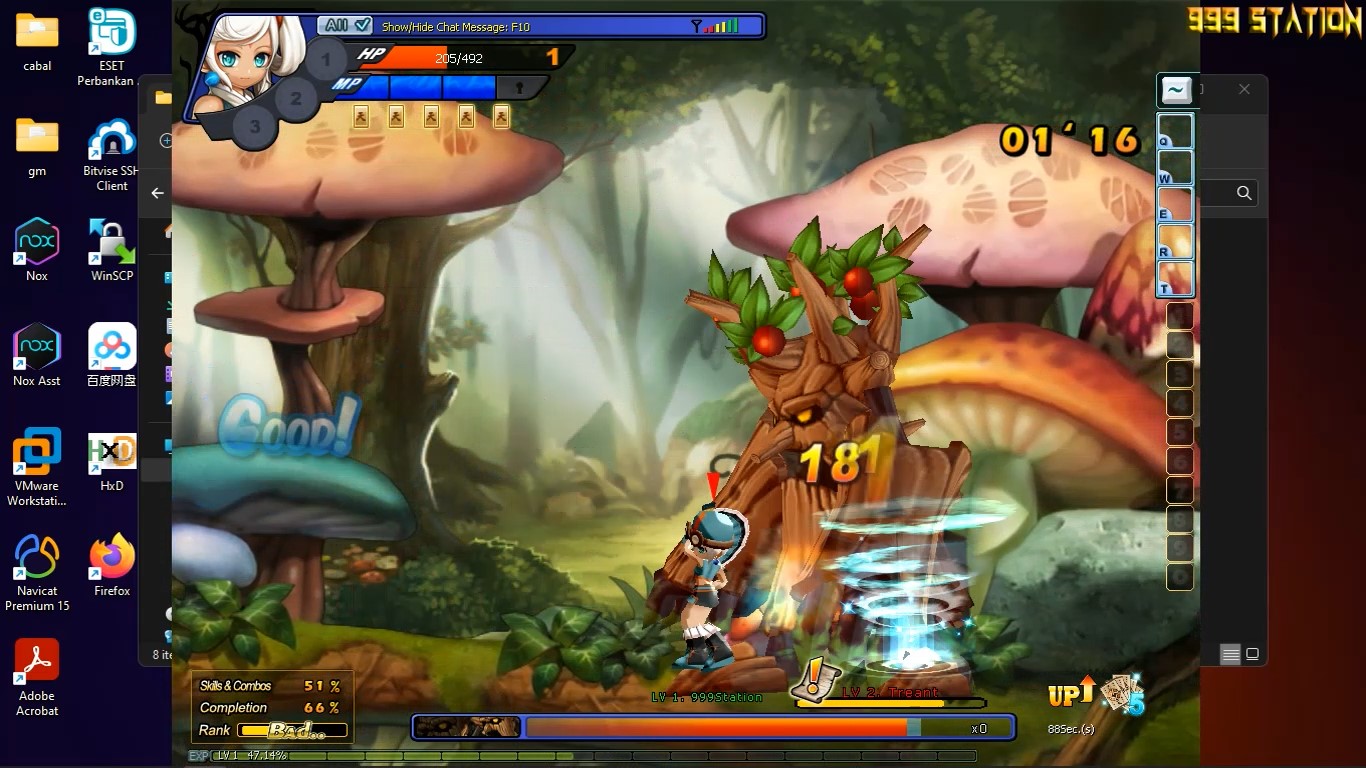
Task: Select skill slot Q
Action: (x=1175, y=131)
